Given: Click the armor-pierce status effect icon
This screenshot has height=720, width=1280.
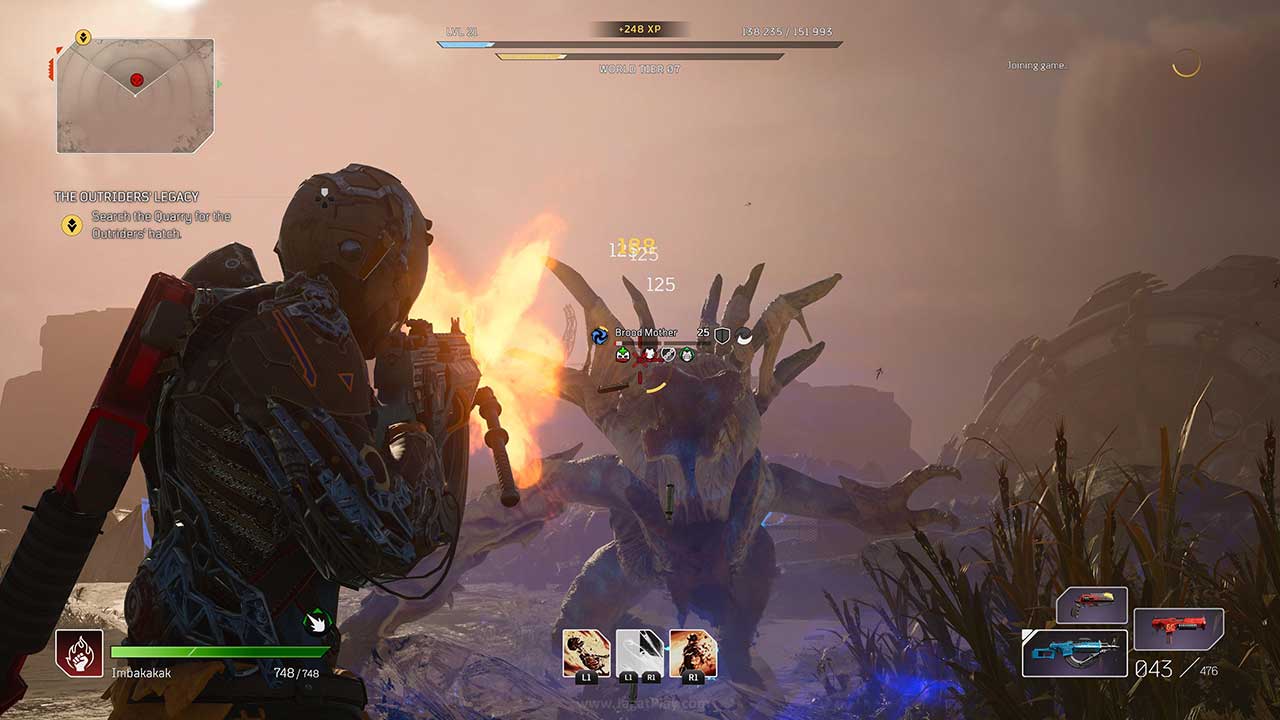Looking at the screenshot, I should tap(667, 353).
